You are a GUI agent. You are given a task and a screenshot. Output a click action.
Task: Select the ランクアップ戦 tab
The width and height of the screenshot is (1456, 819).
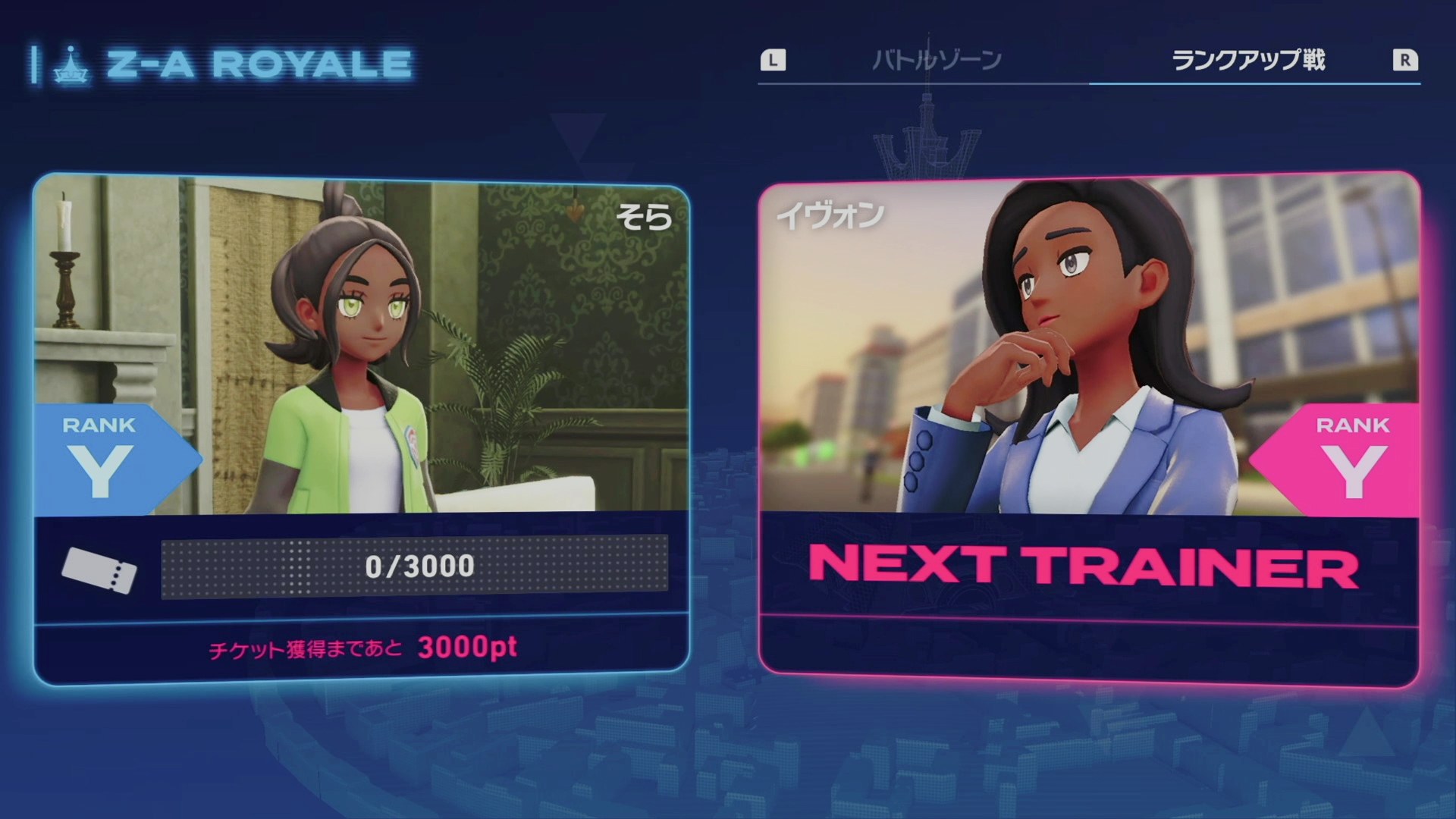[1248, 60]
